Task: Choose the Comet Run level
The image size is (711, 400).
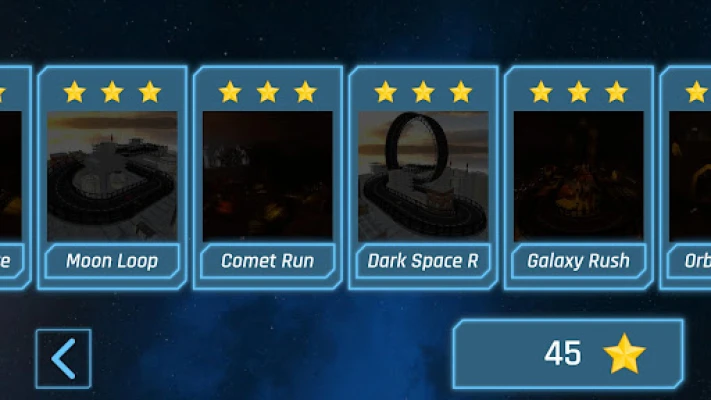Action: pyautogui.click(x=267, y=177)
